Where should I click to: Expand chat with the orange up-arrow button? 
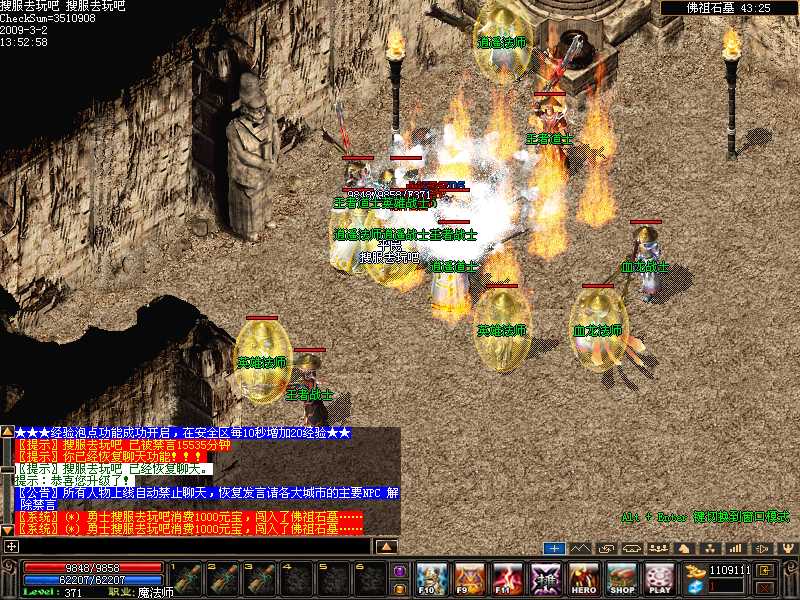386,547
